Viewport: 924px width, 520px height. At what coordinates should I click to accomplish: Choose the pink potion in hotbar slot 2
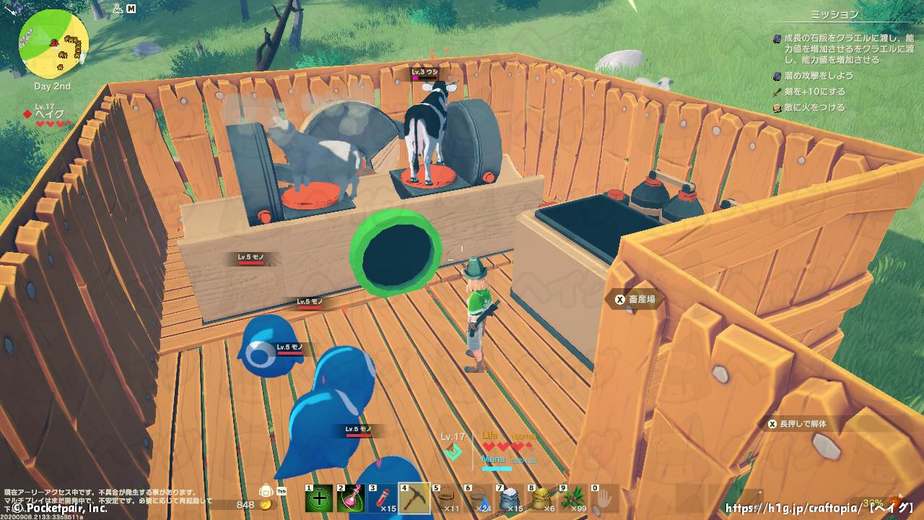click(350, 498)
